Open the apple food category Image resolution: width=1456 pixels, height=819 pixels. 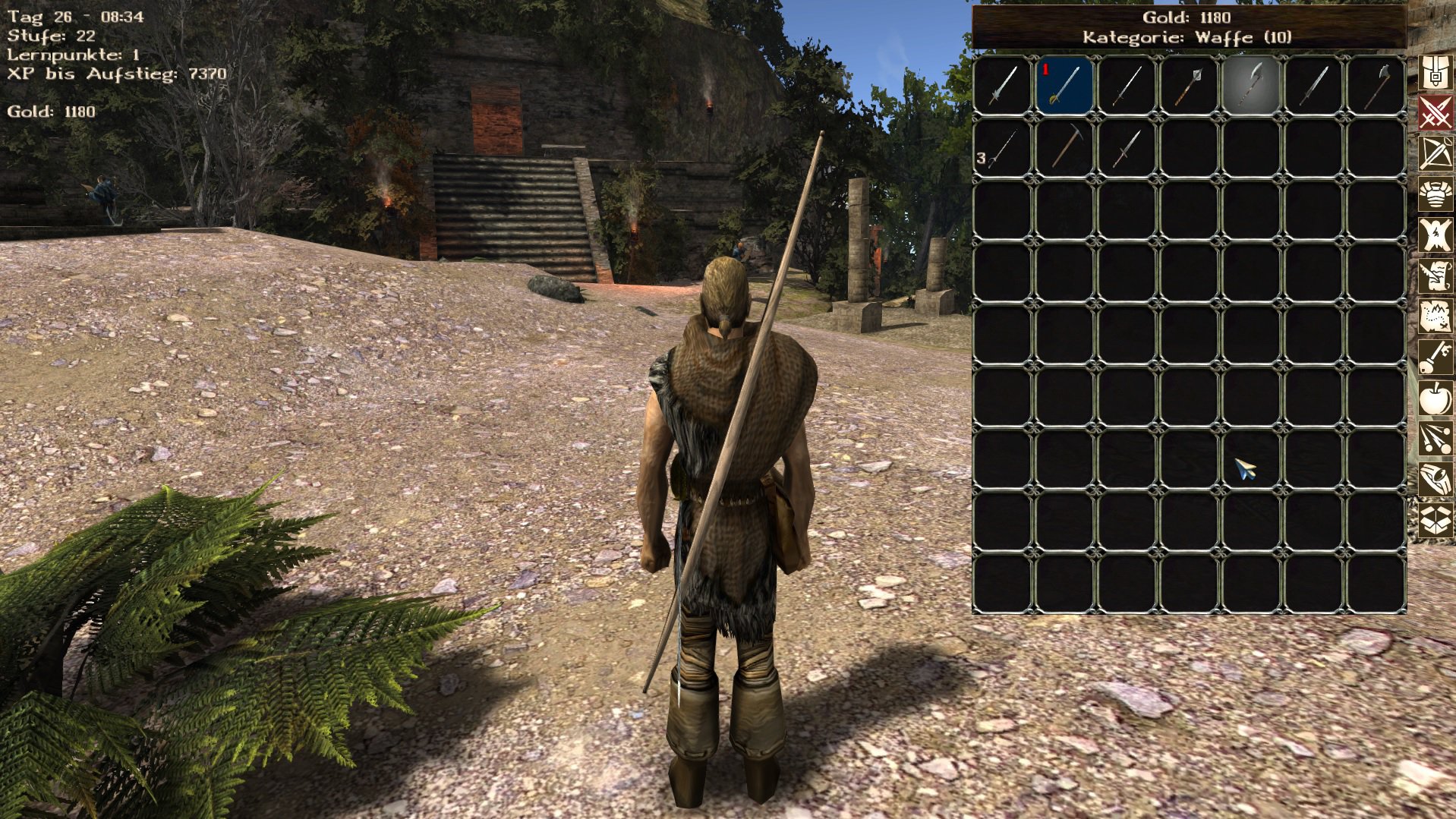pos(1435,398)
